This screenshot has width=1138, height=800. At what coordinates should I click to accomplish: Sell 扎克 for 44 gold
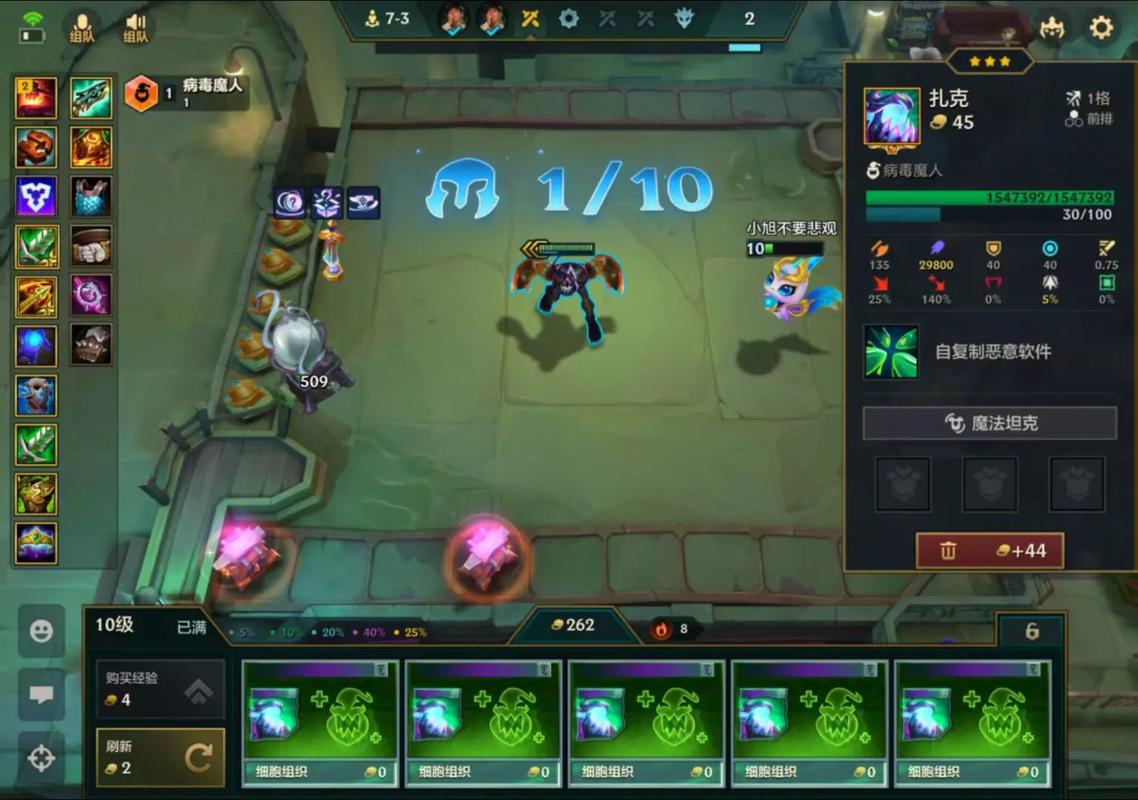coord(989,551)
